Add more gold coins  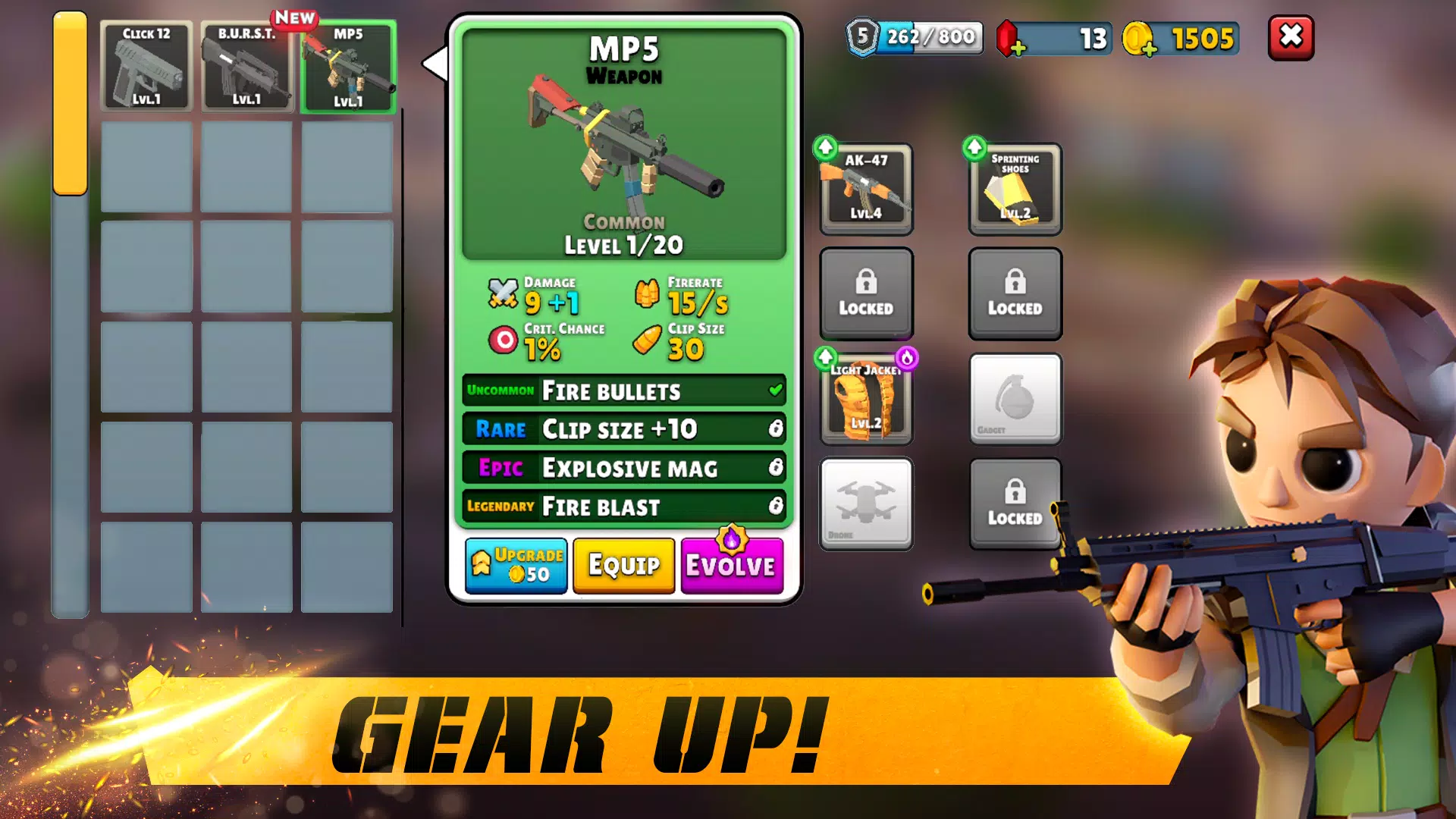point(1148,48)
